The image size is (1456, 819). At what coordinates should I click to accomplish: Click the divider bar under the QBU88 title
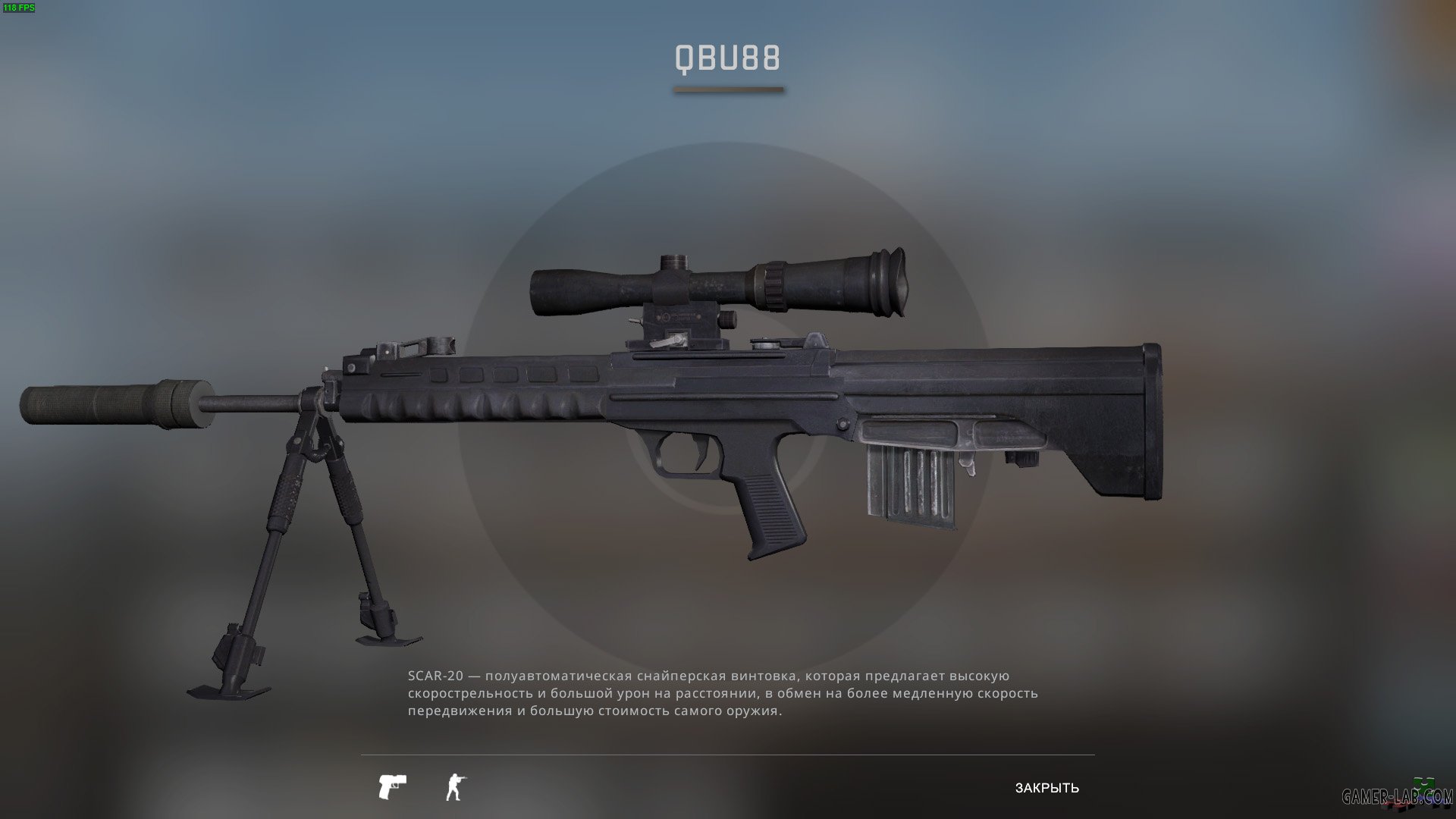(x=729, y=91)
